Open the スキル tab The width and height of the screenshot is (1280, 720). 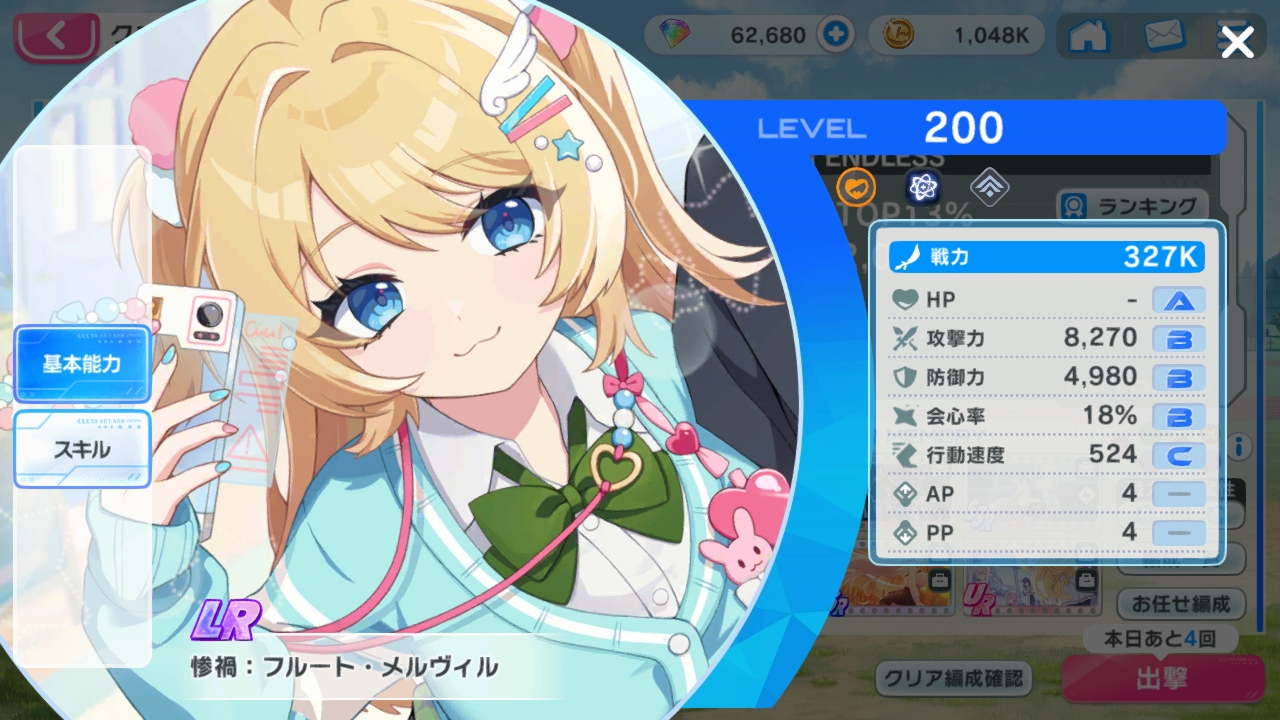[82, 449]
